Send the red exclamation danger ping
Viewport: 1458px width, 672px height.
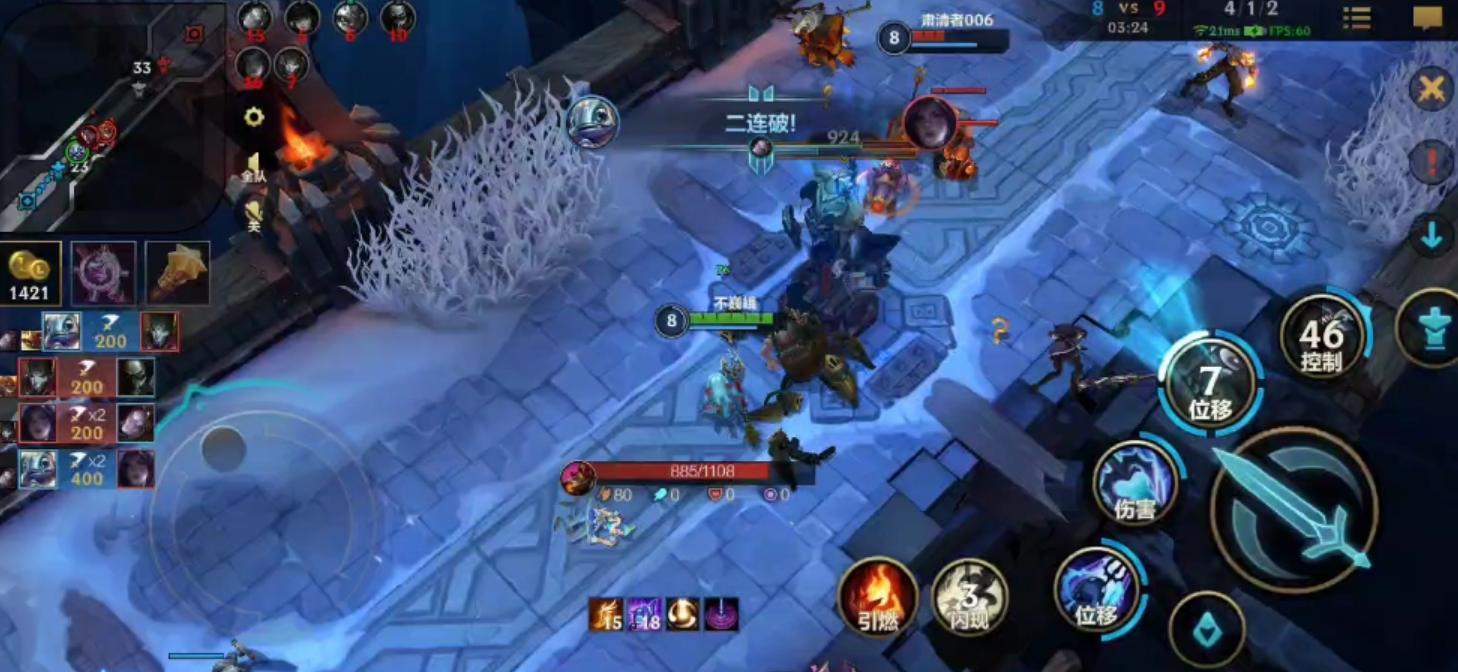1431,162
